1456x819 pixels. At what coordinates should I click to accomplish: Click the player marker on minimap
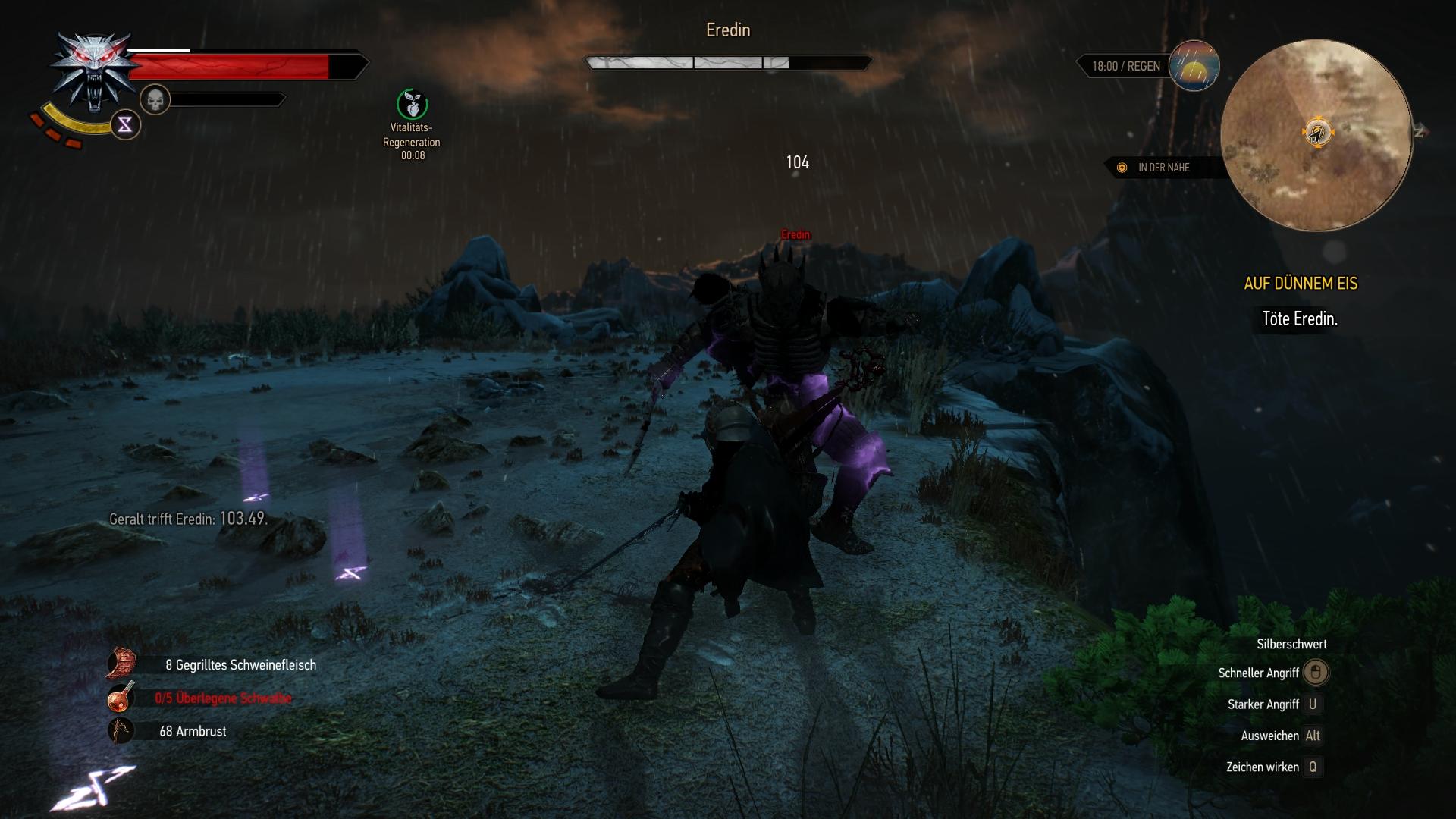[1318, 133]
